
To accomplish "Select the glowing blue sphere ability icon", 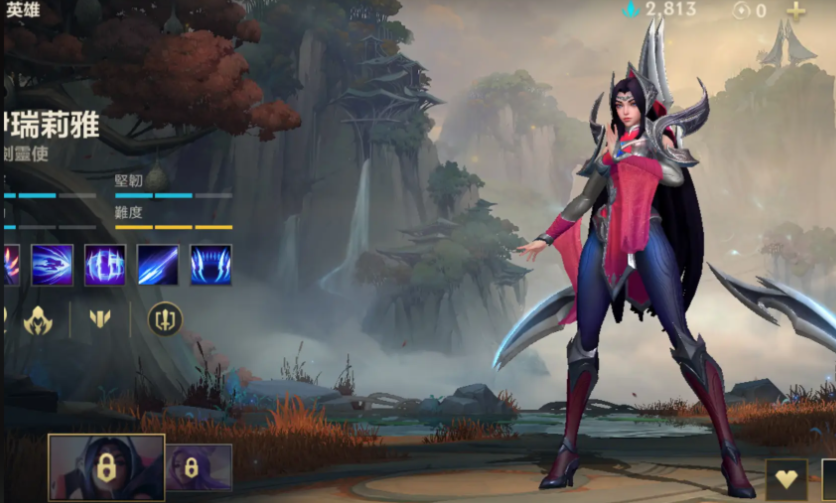I will tap(105, 265).
